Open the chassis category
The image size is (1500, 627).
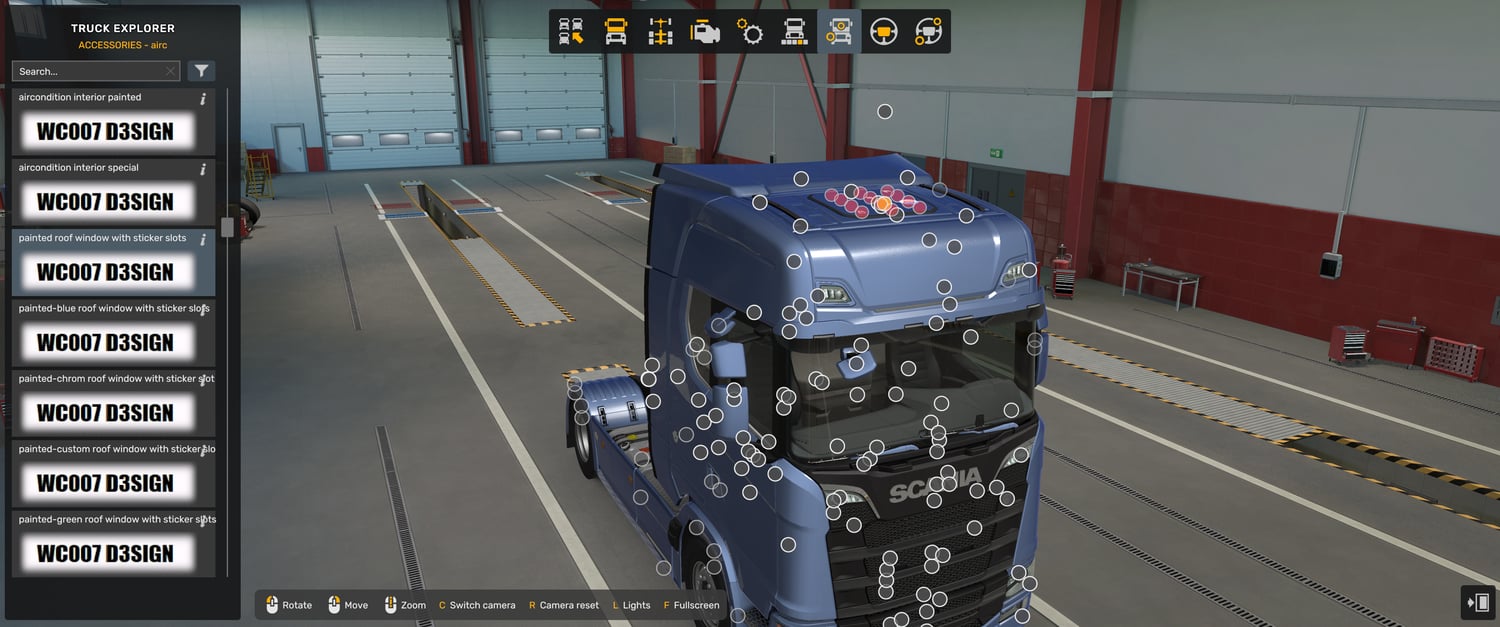tap(660, 32)
